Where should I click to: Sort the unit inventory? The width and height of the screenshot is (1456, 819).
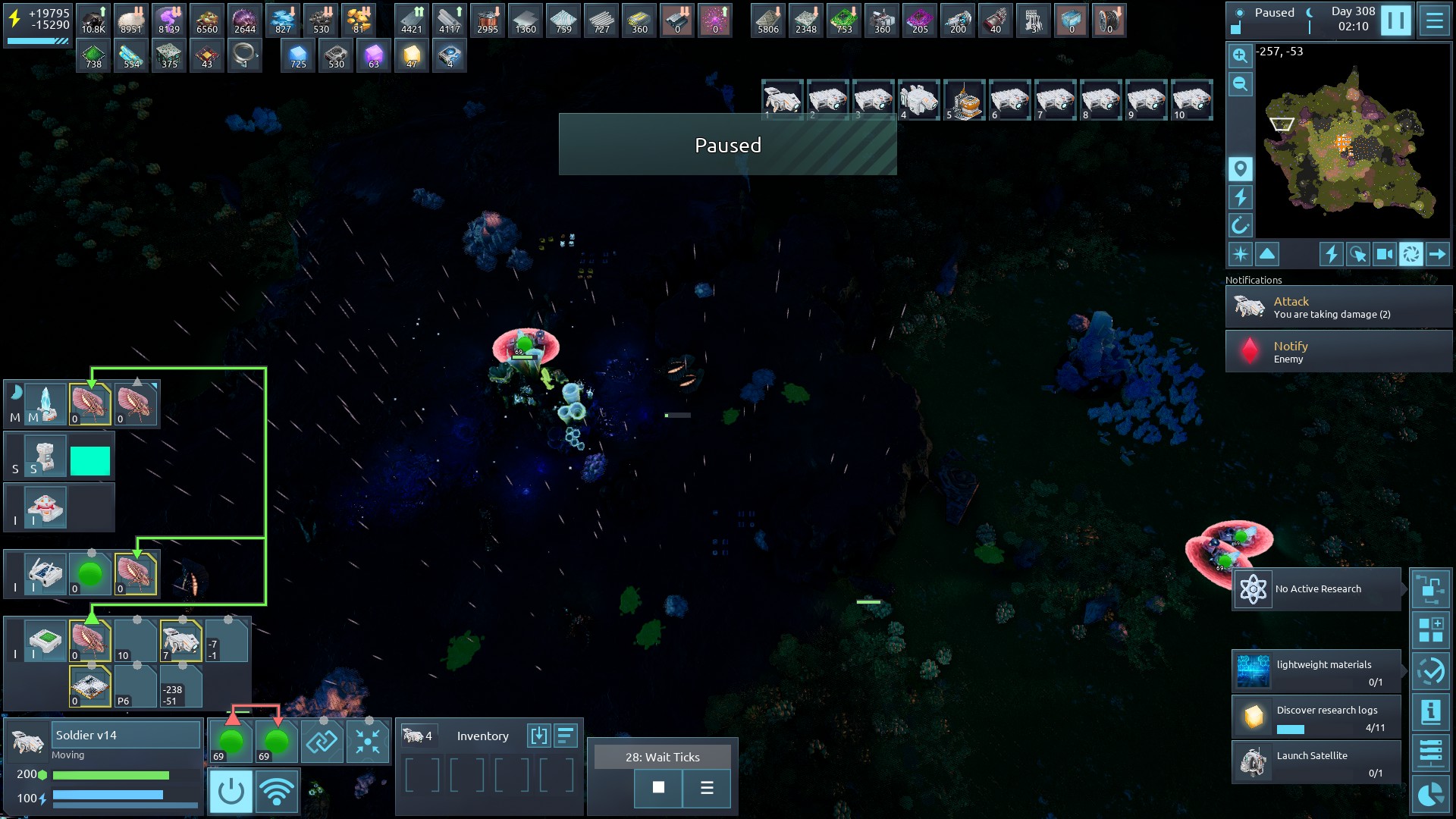point(565,736)
